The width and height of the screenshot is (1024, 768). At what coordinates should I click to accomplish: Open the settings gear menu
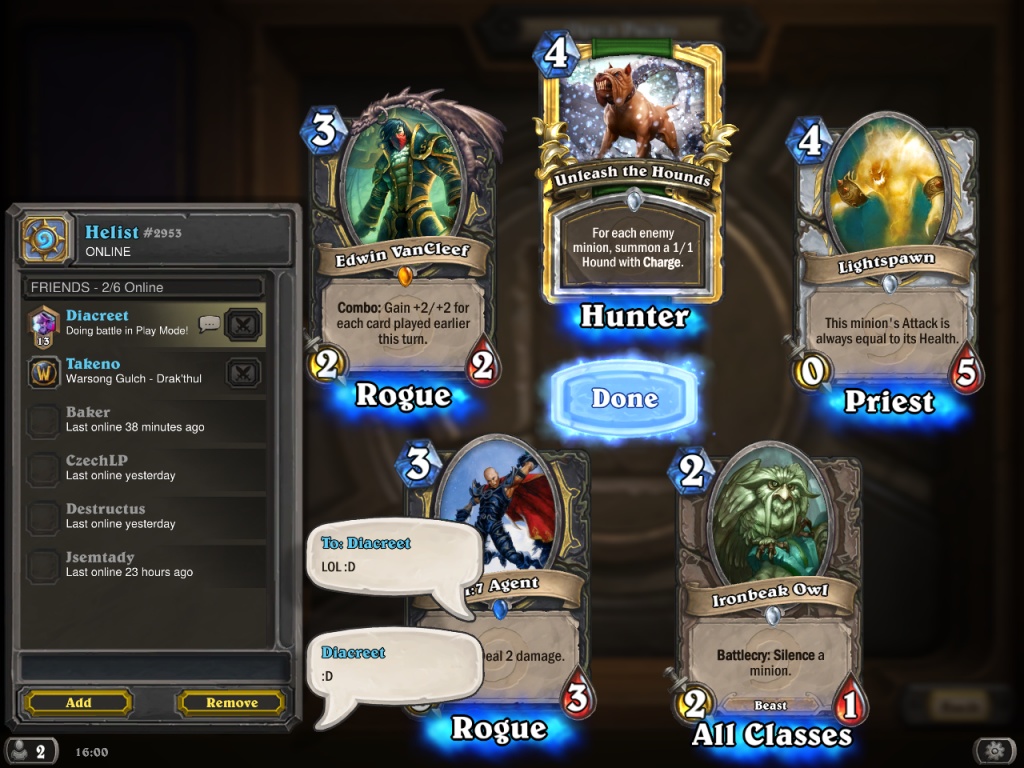(994, 751)
